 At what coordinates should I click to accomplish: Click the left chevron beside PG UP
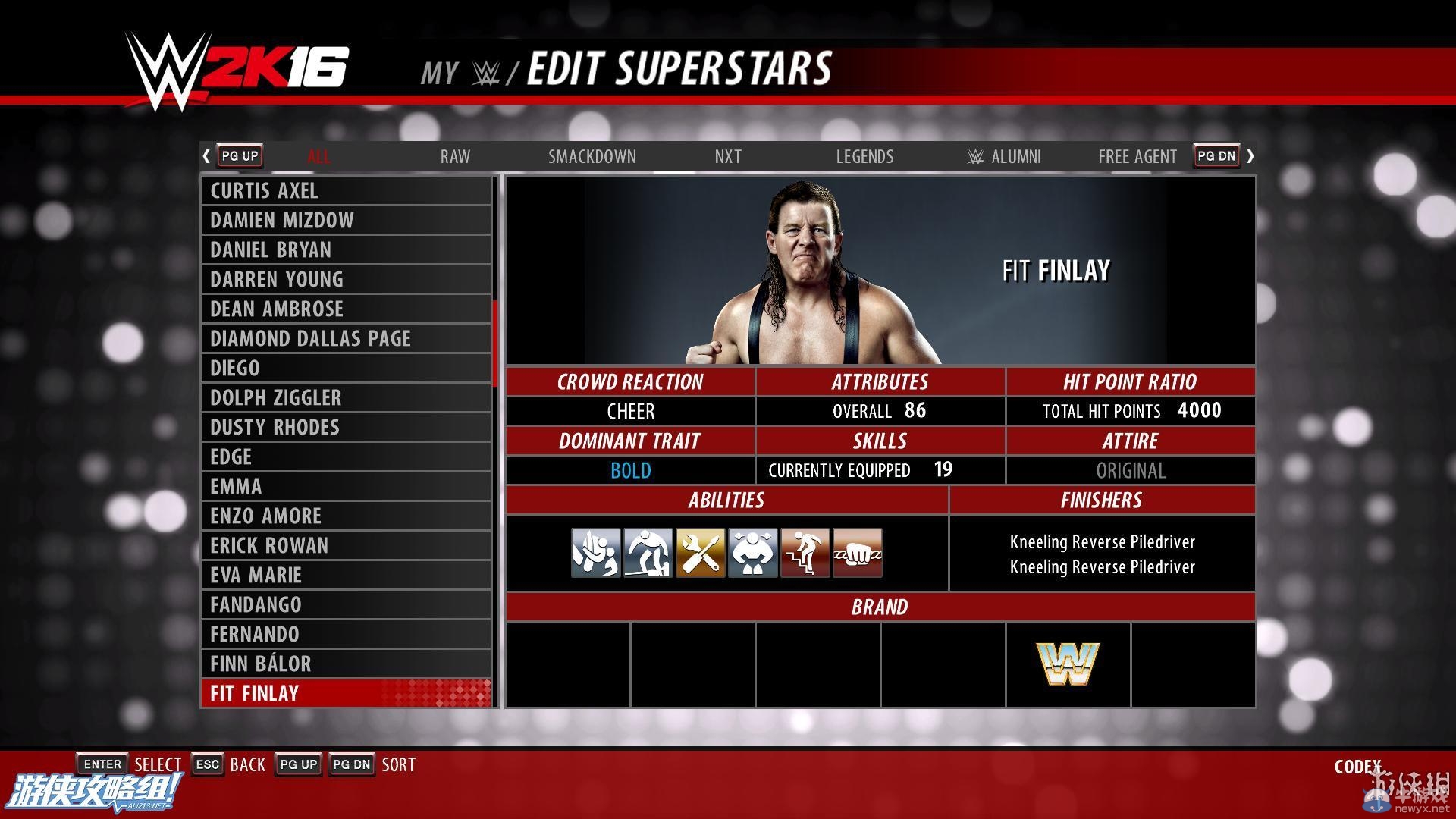pos(206,155)
